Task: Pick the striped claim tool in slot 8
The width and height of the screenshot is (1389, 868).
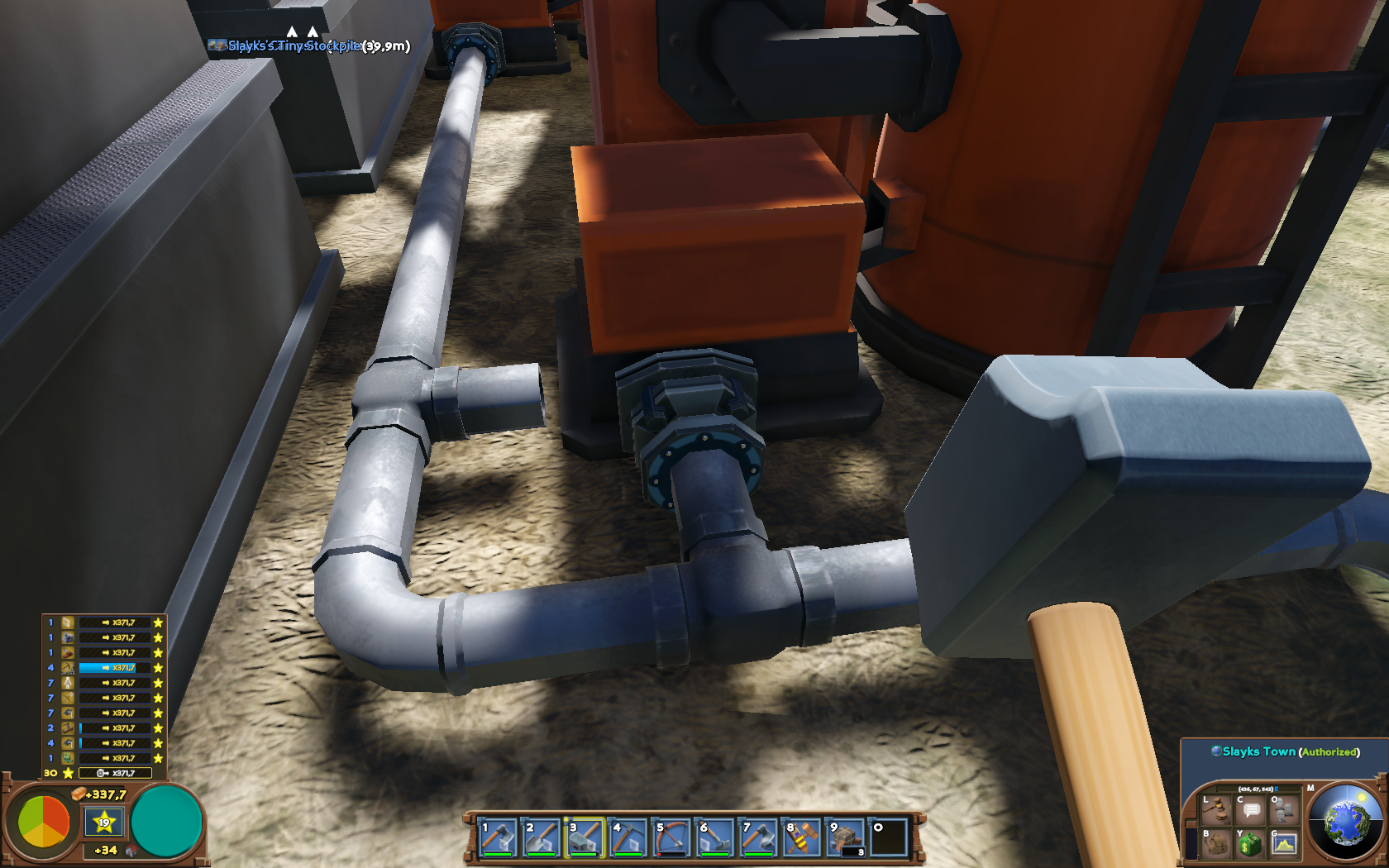Action: 801,837
